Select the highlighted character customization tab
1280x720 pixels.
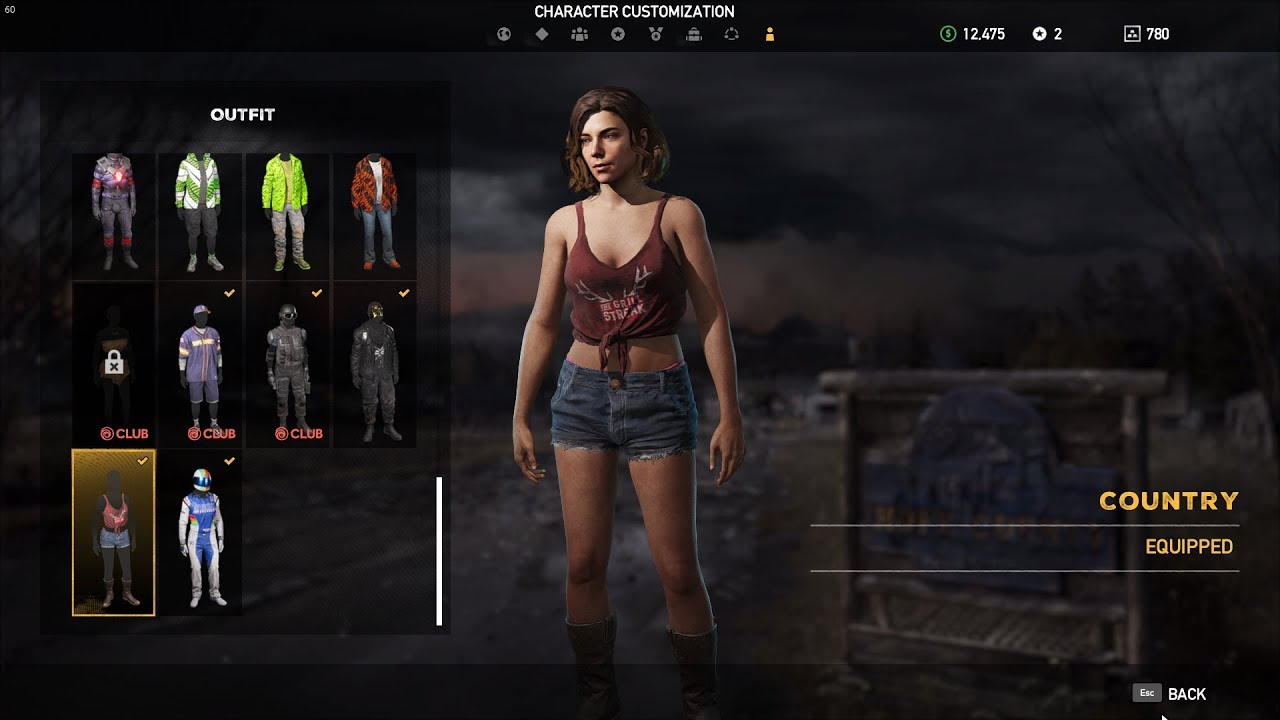(x=769, y=34)
